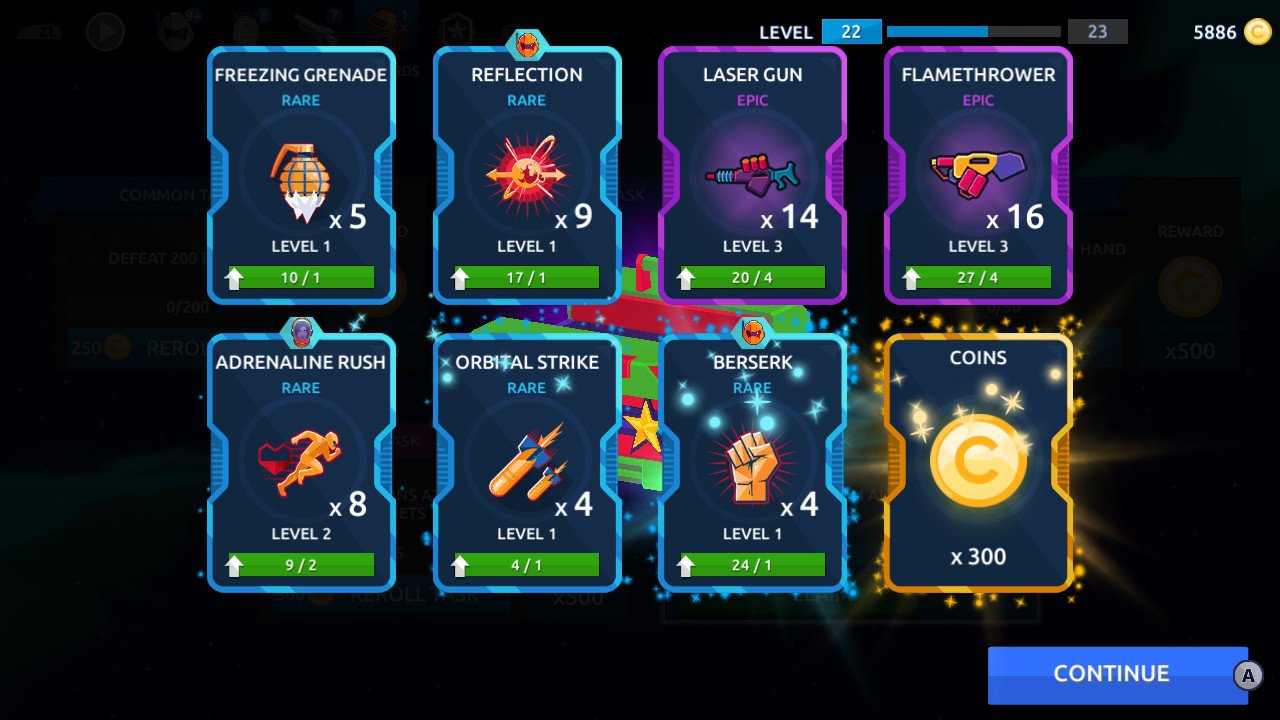Screen dimensions: 1280x720
Task: Open the Adrenaline Rush card
Action: click(x=301, y=462)
